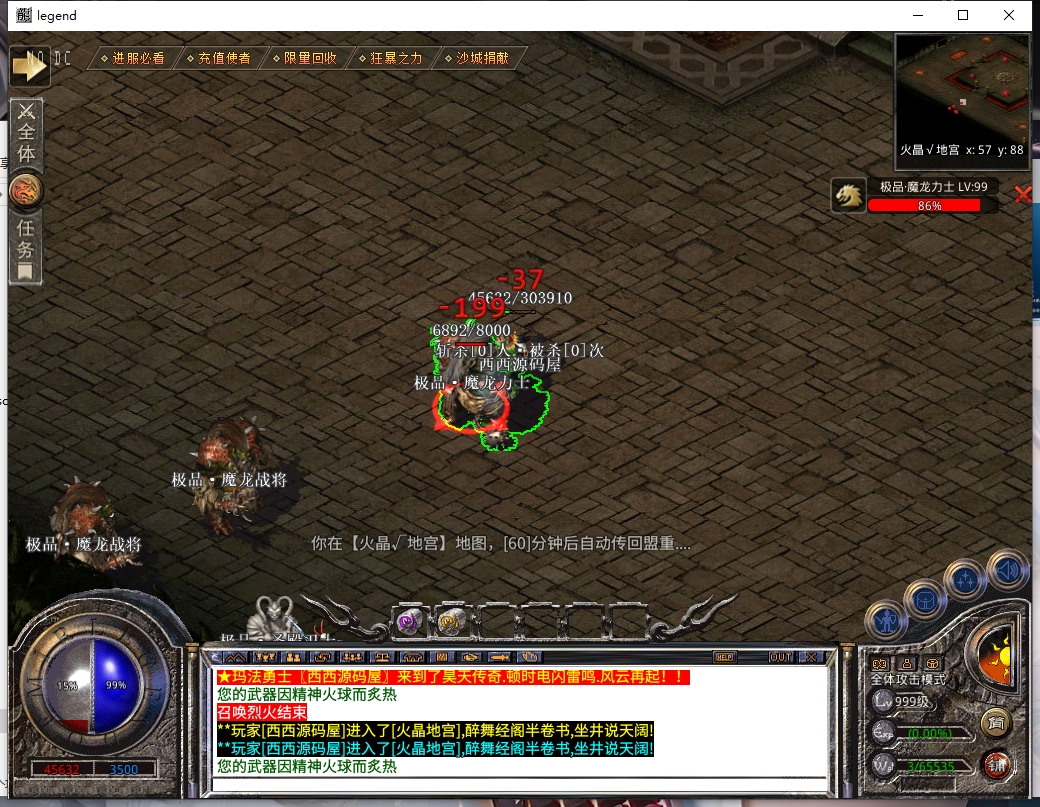The width and height of the screenshot is (1040, 807).
Task: Toggle sound with the speaker button
Action: point(1007,570)
